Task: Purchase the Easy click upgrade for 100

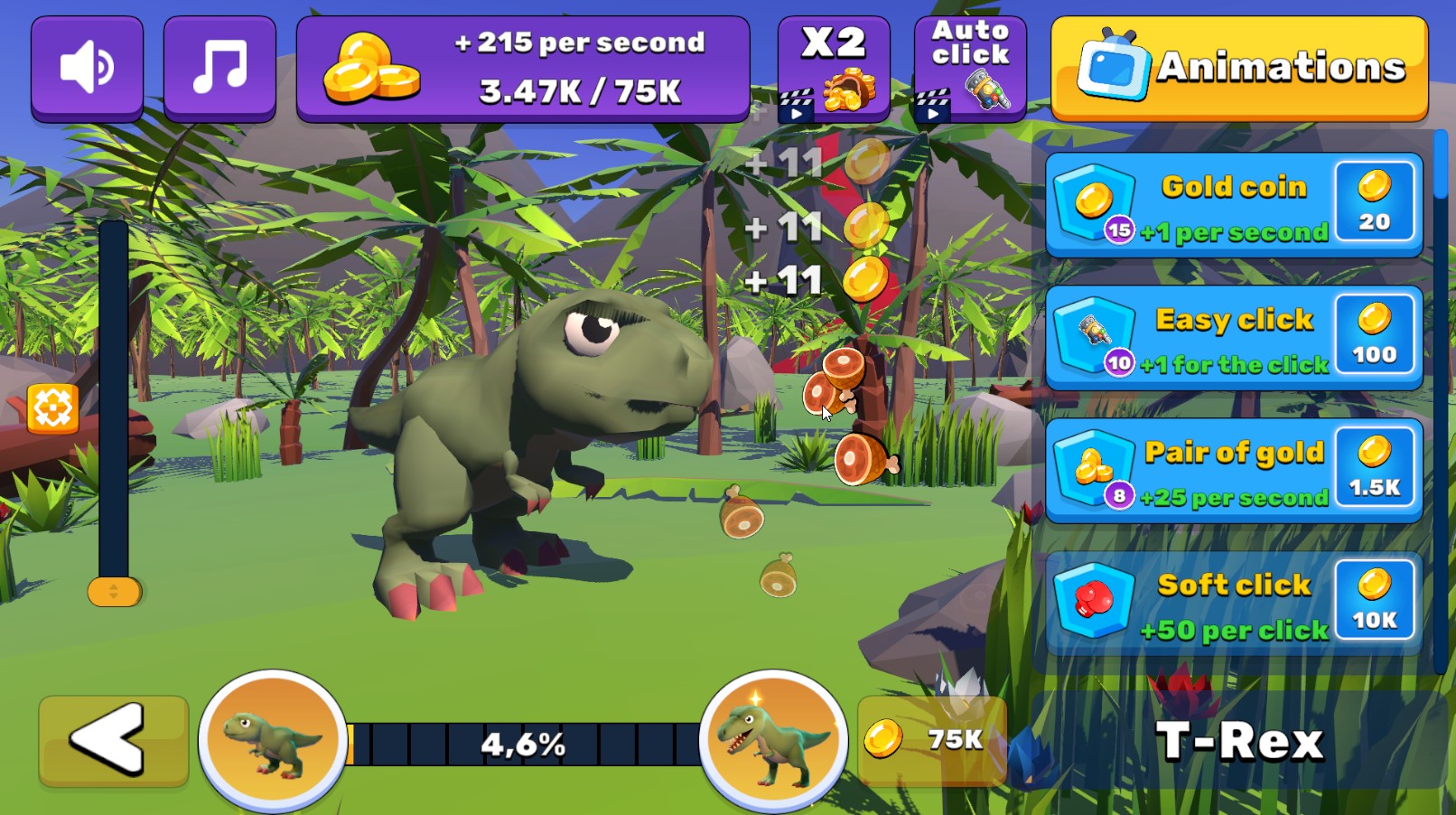Action: (x=1374, y=337)
